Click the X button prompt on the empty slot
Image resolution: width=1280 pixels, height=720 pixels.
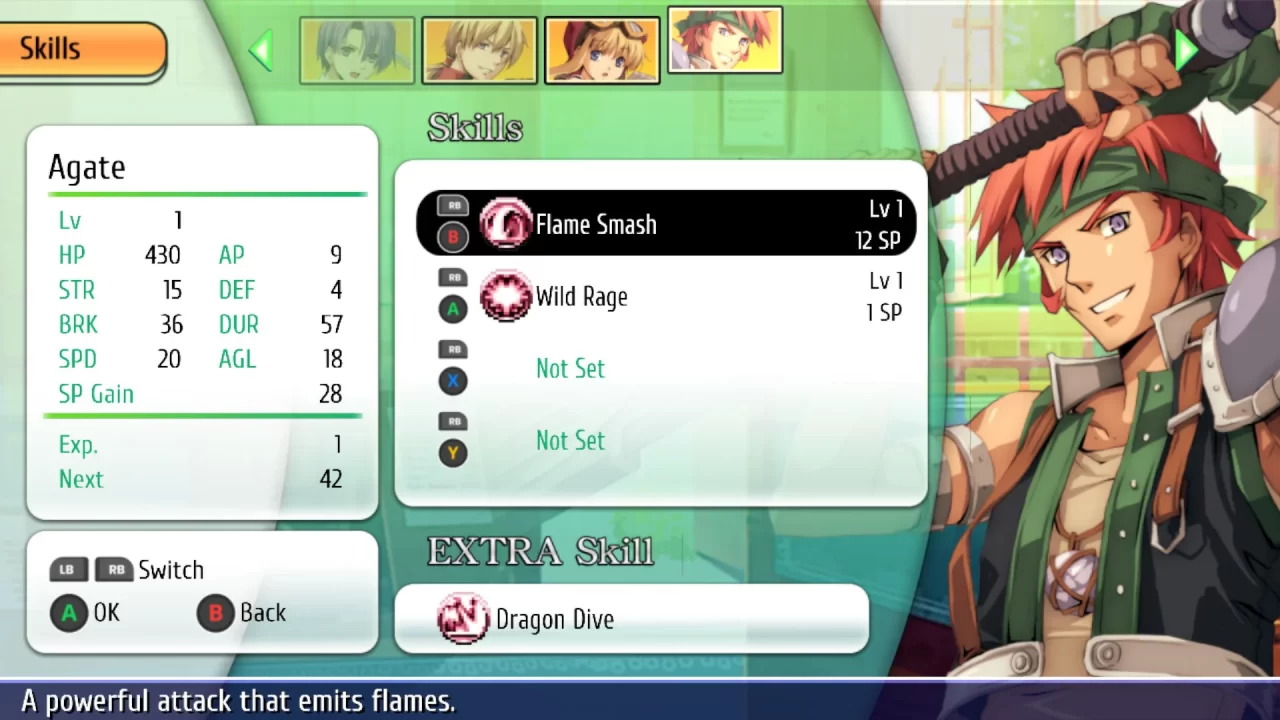coord(453,381)
